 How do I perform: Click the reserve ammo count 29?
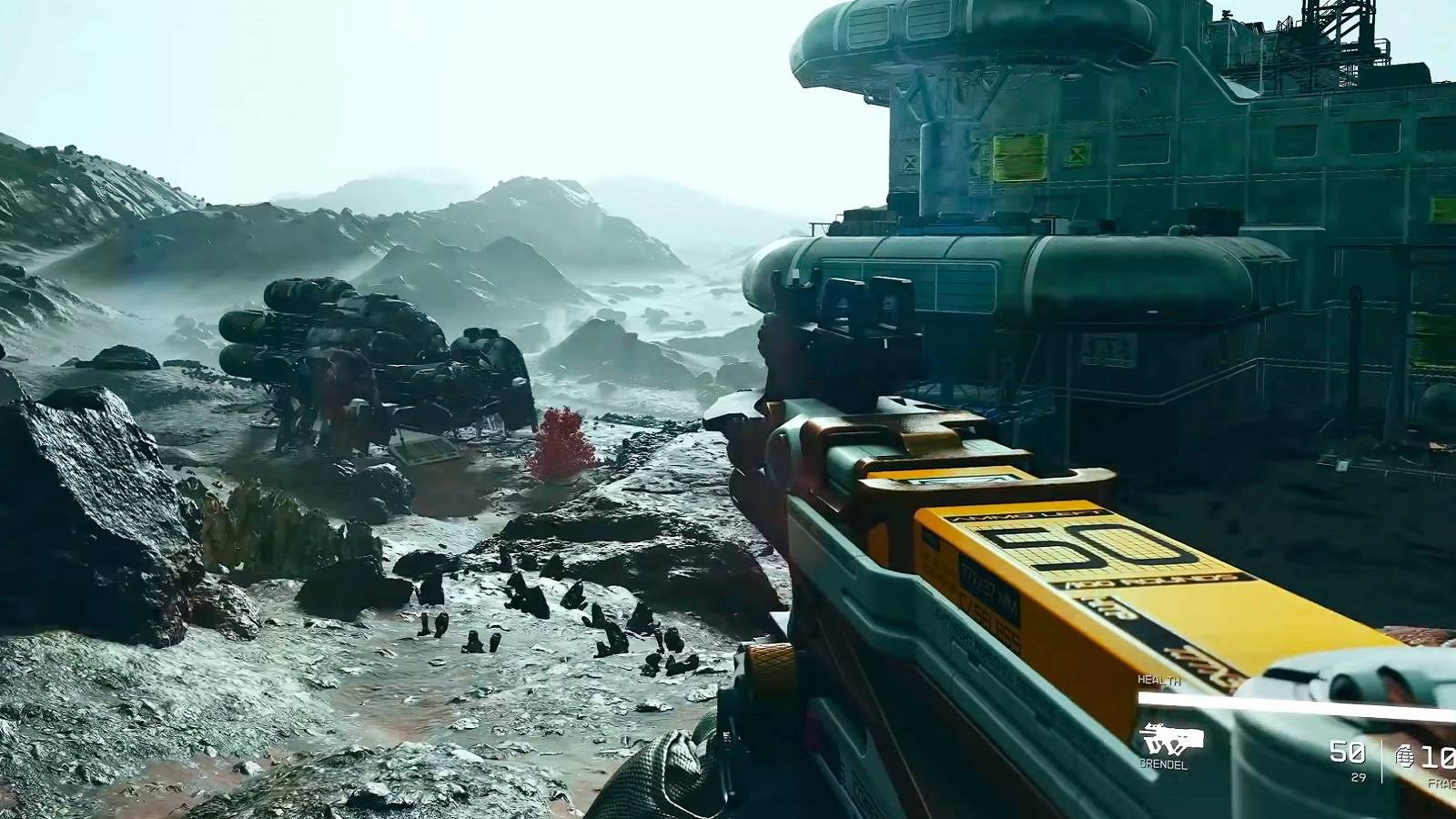[1360, 776]
